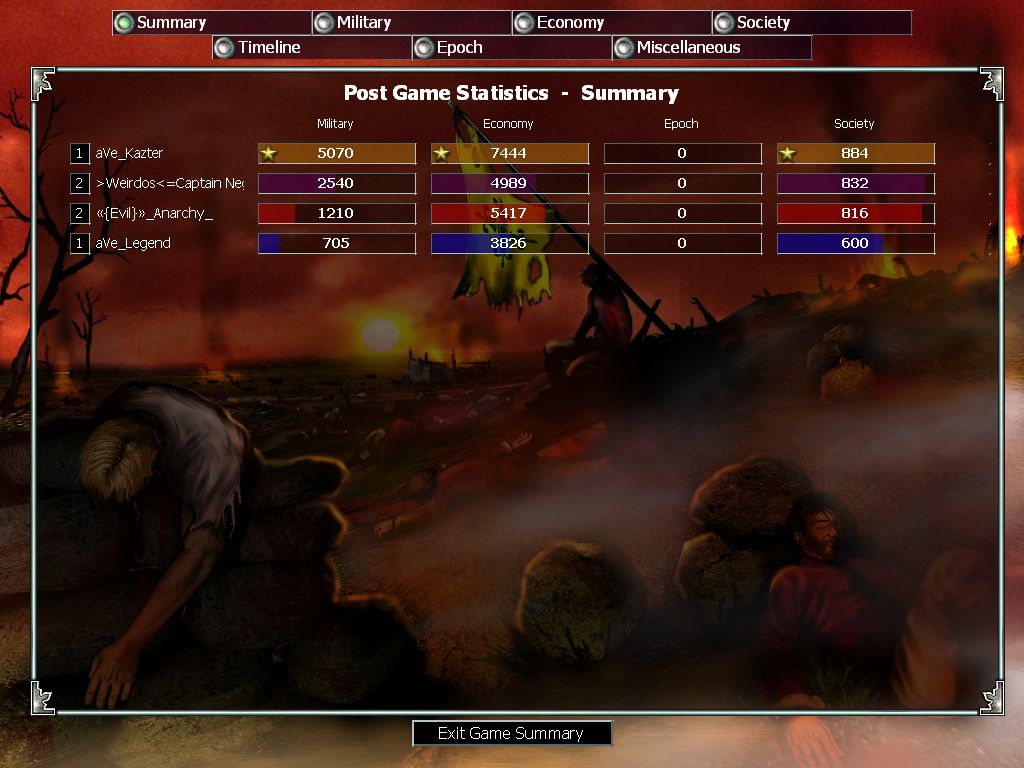The height and width of the screenshot is (768, 1024).
Task: Open the Military statistics tab
Action: [411, 22]
